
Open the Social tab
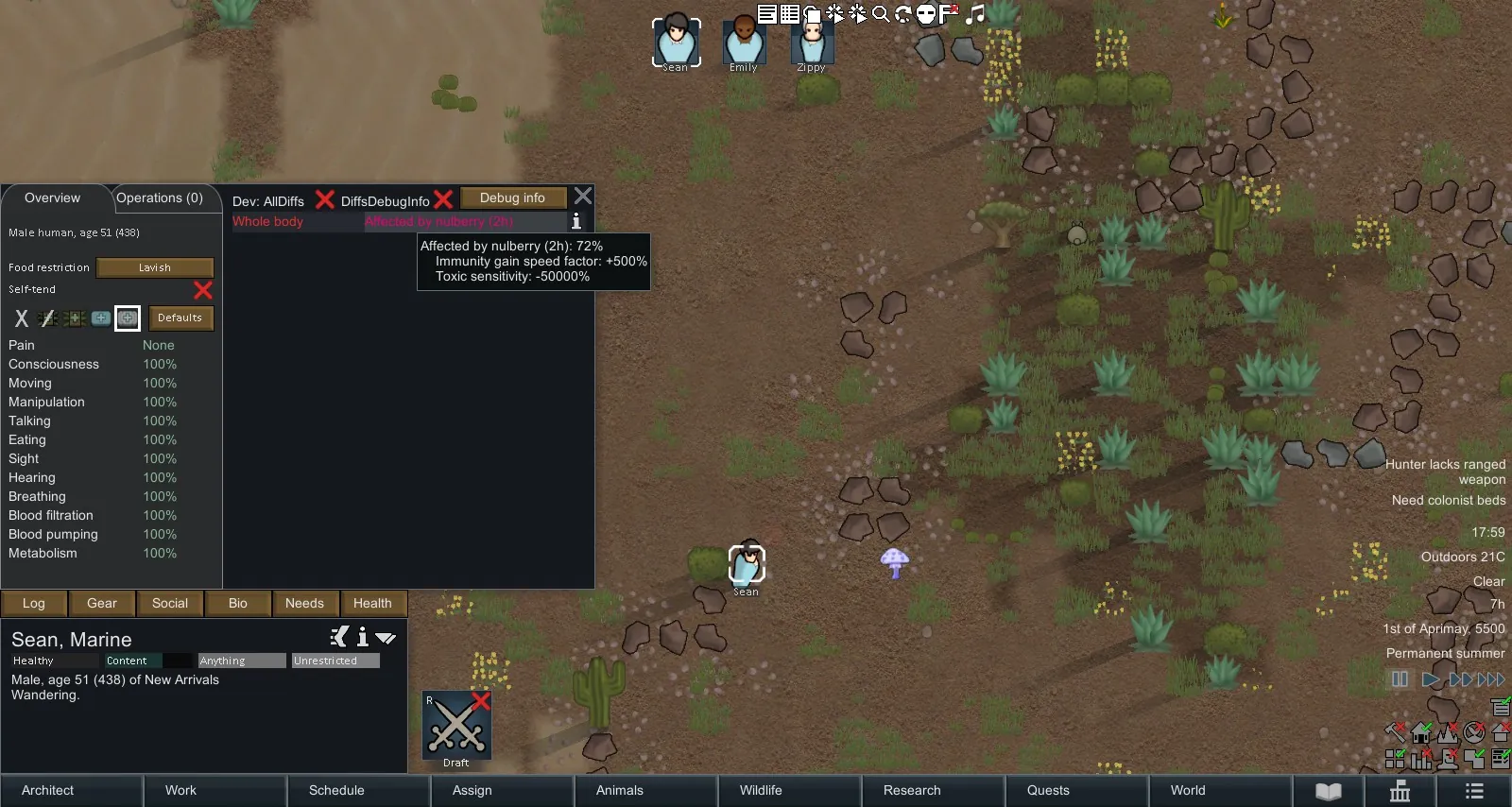click(x=170, y=603)
